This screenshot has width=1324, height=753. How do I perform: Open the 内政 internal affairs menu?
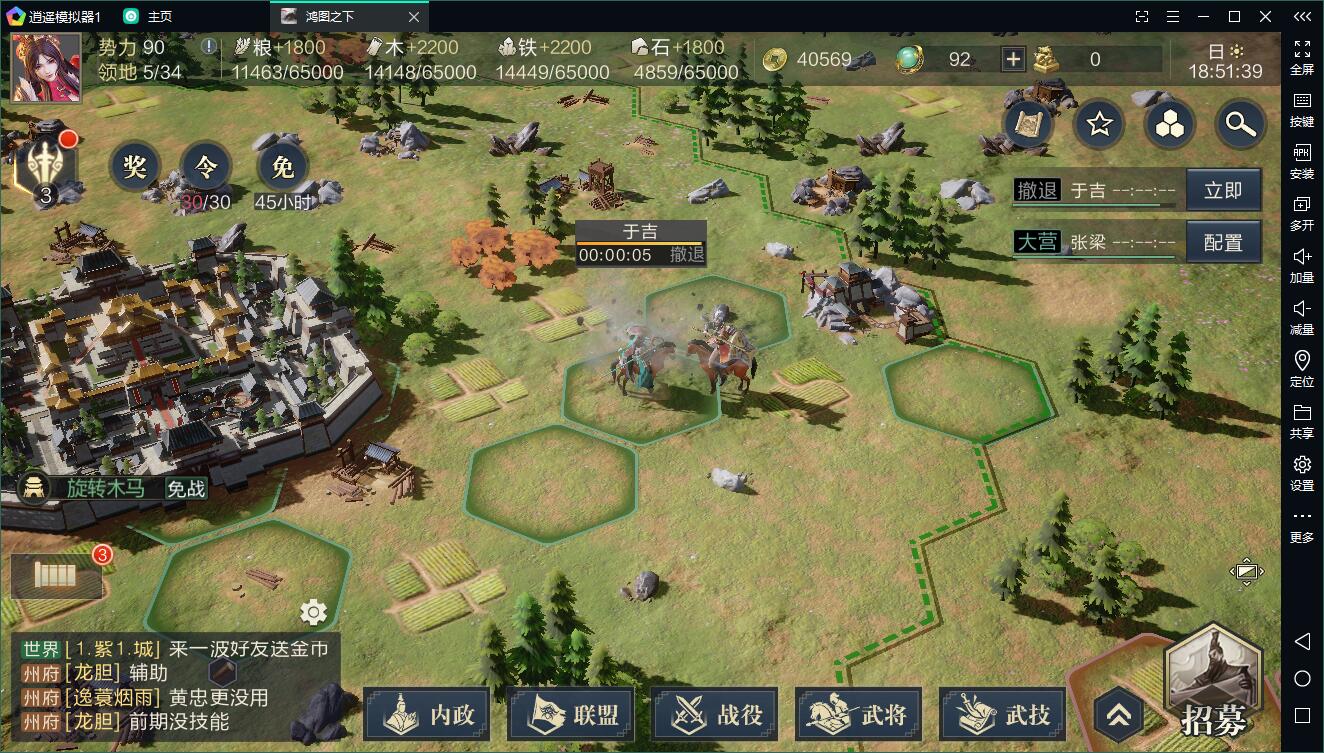(x=427, y=714)
